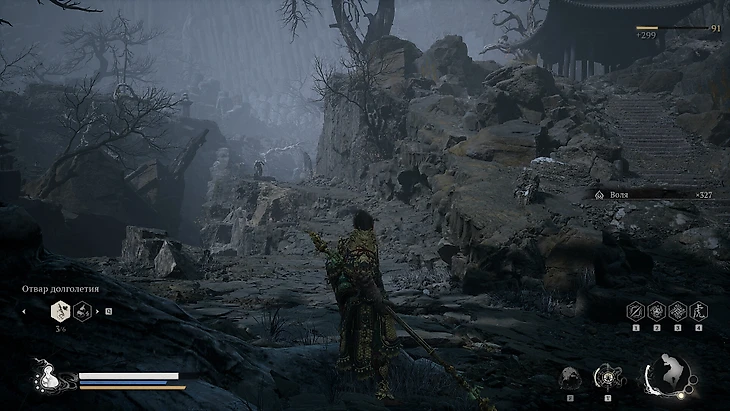Screen dimensions: 730x411
Task: Use the round vessel skill icon
Action: 606,377
